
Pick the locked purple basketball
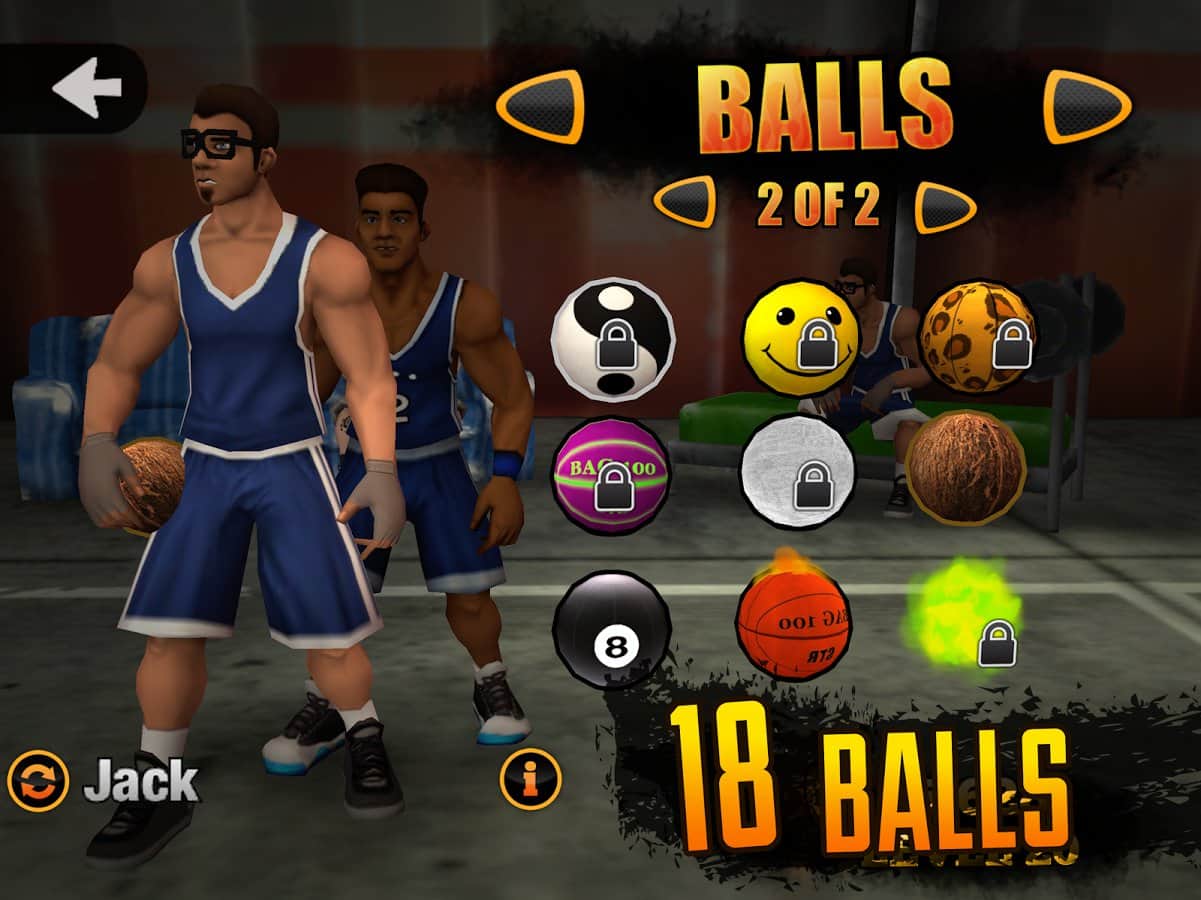click(x=611, y=470)
